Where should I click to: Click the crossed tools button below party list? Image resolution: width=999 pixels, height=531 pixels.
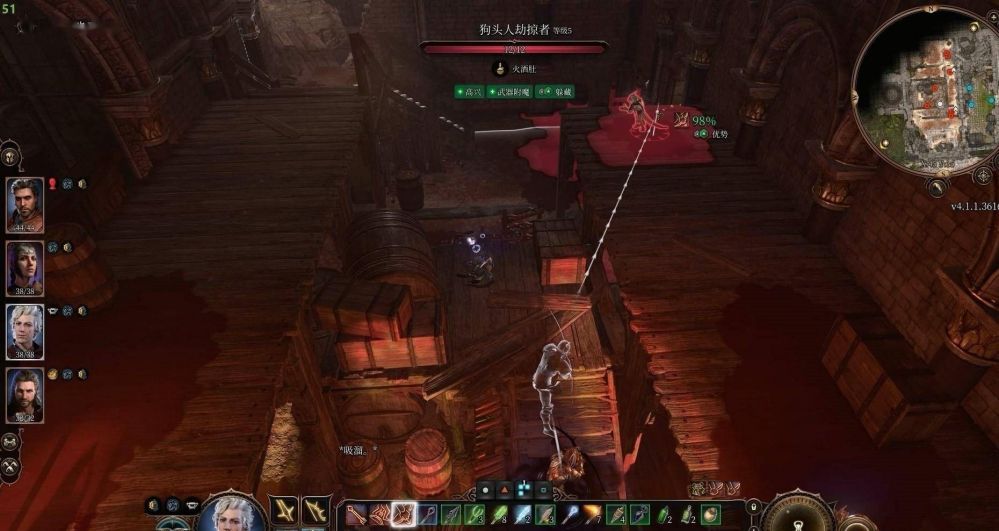click(x=11, y=466)
